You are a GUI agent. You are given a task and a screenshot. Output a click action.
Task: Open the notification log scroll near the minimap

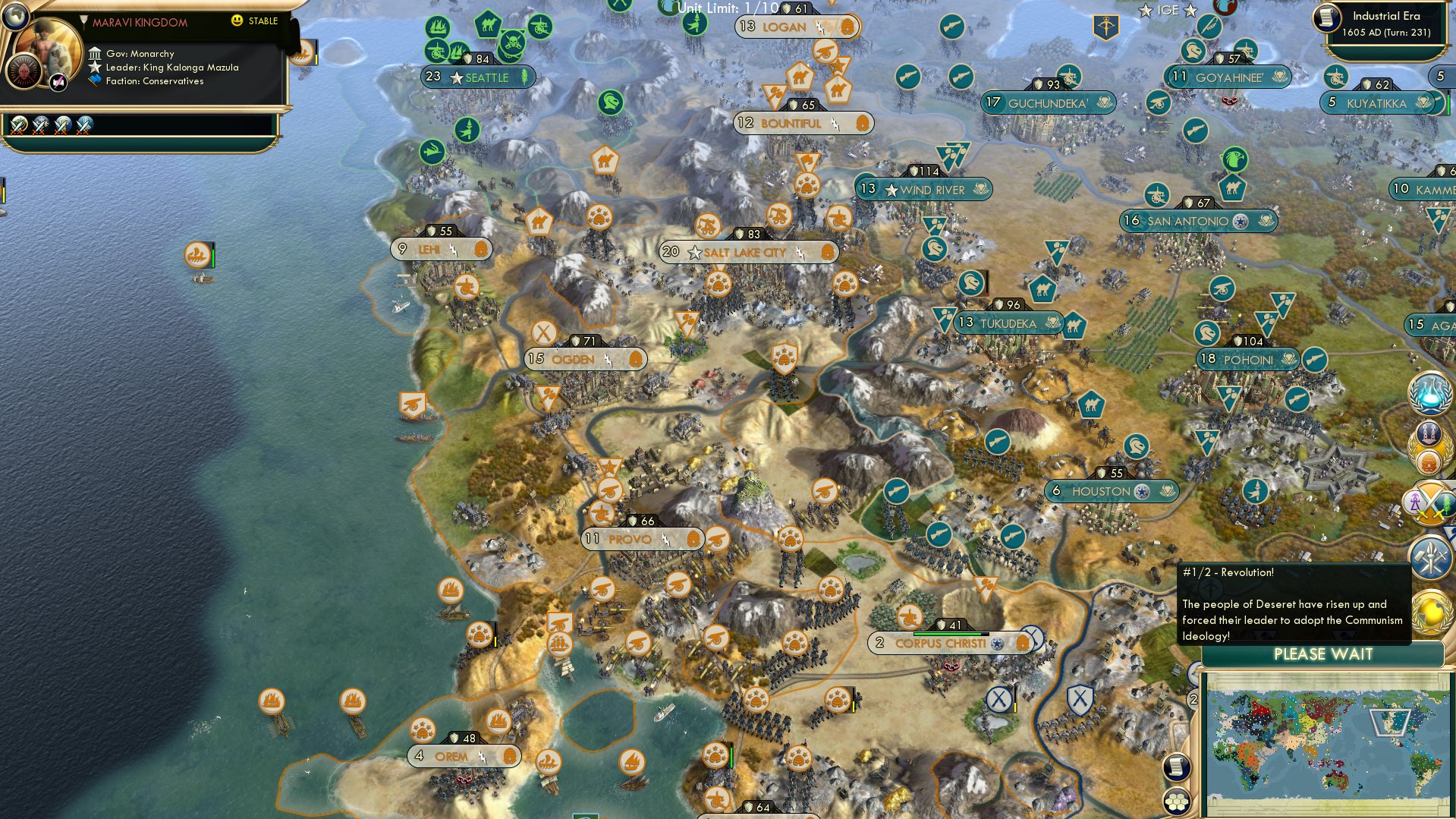(x=1177, y=767)
